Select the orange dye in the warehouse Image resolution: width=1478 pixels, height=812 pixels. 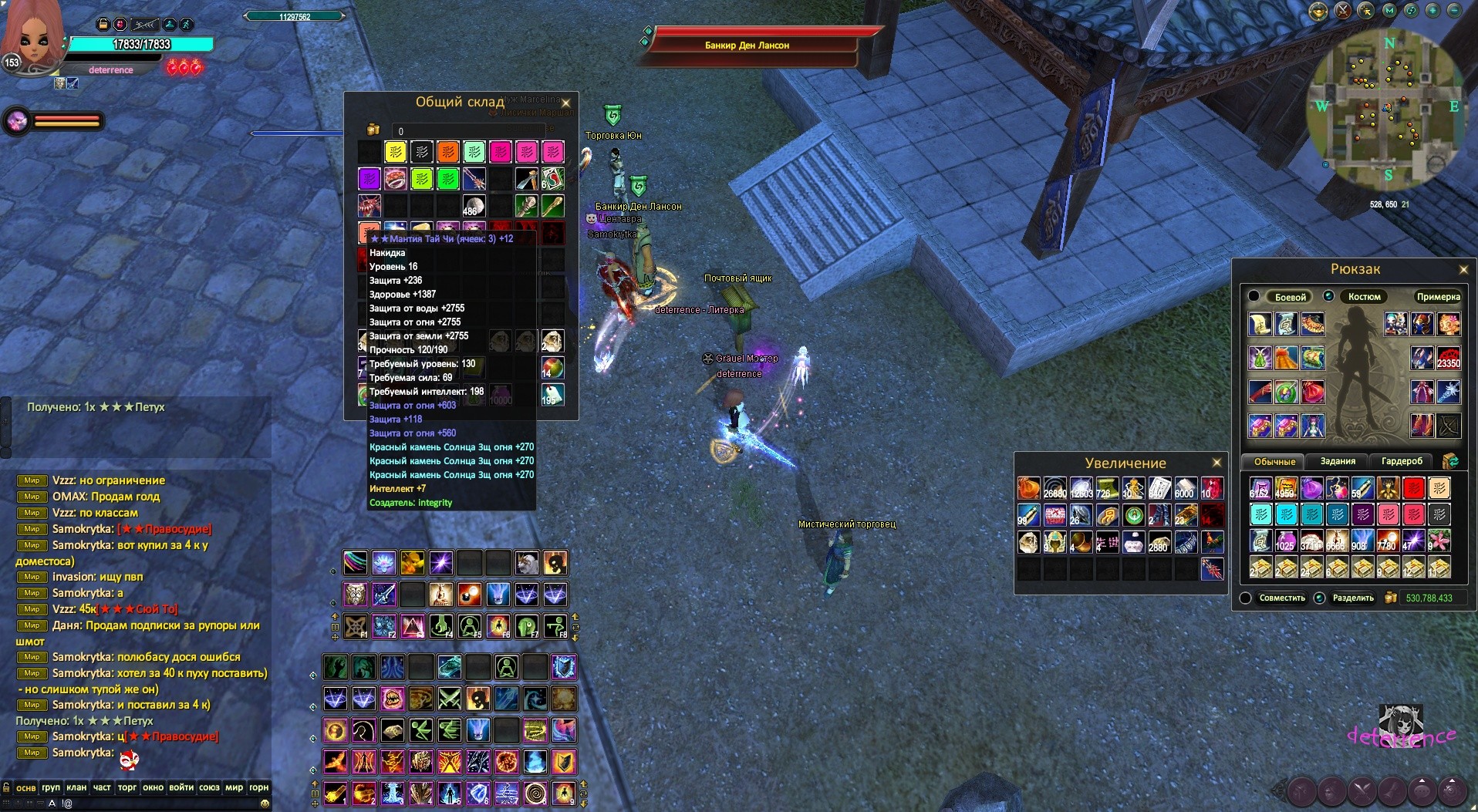tap(448, 152)
